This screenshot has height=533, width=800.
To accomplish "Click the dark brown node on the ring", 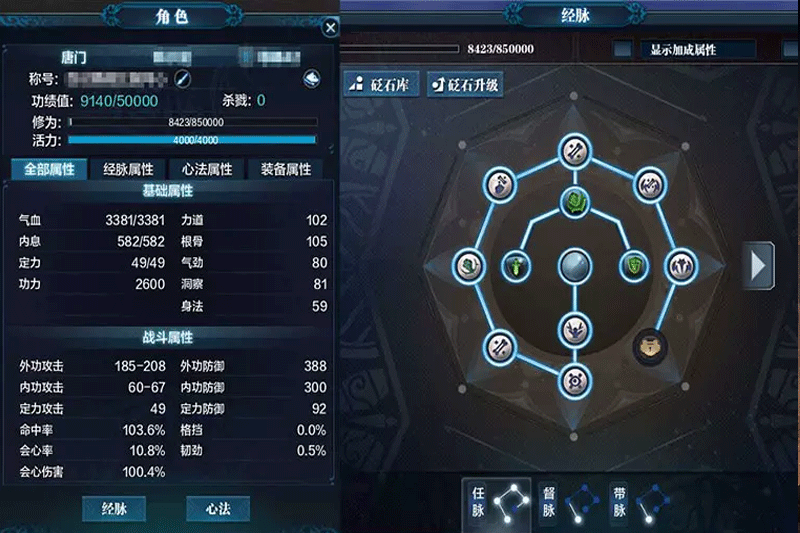I will [x=649, y=346].
